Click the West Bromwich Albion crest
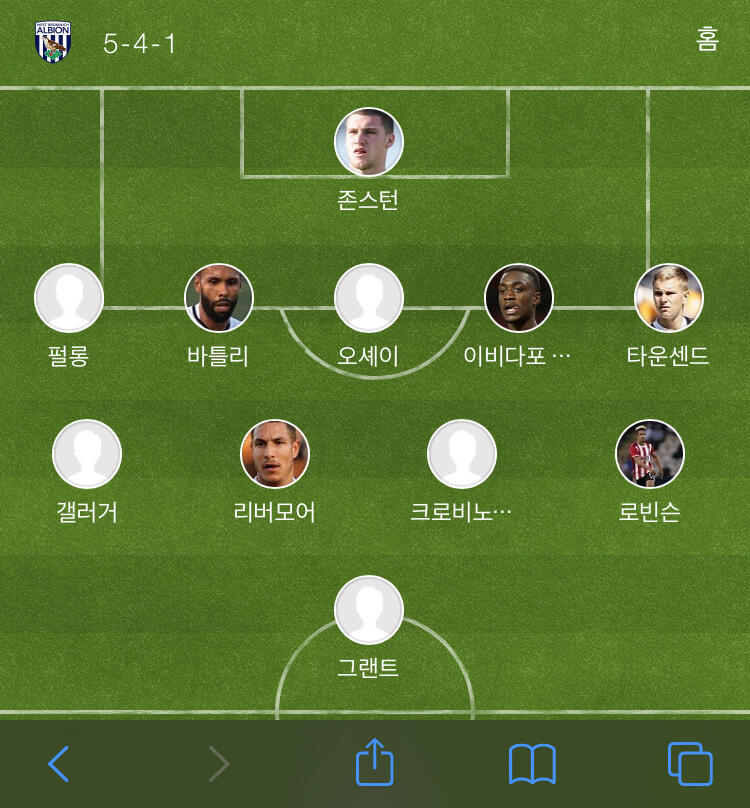 click(53, 42)
